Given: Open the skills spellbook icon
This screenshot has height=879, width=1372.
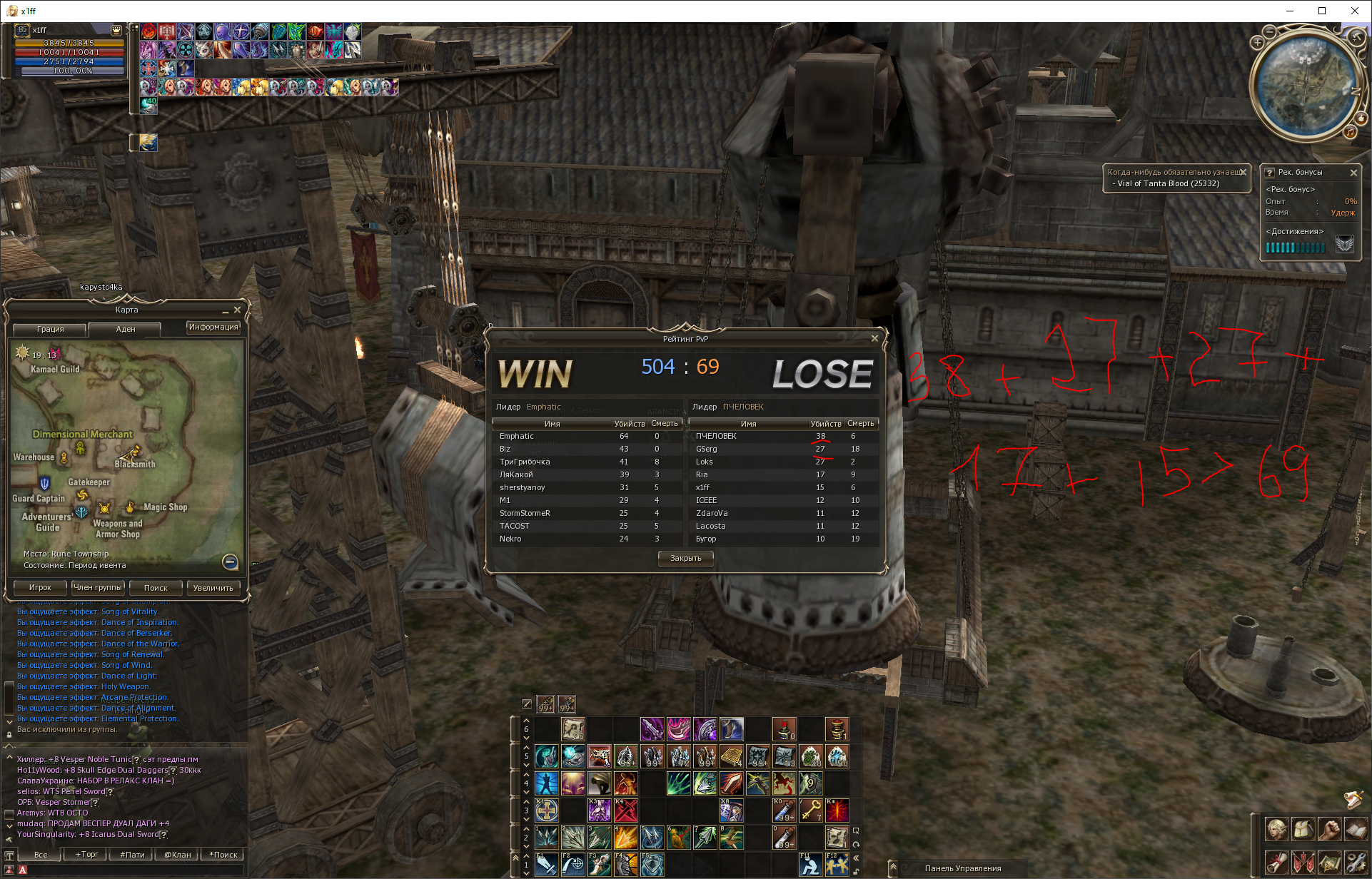Looking at the screenshot, I should pyautogui.click(x=1356, y=830).
